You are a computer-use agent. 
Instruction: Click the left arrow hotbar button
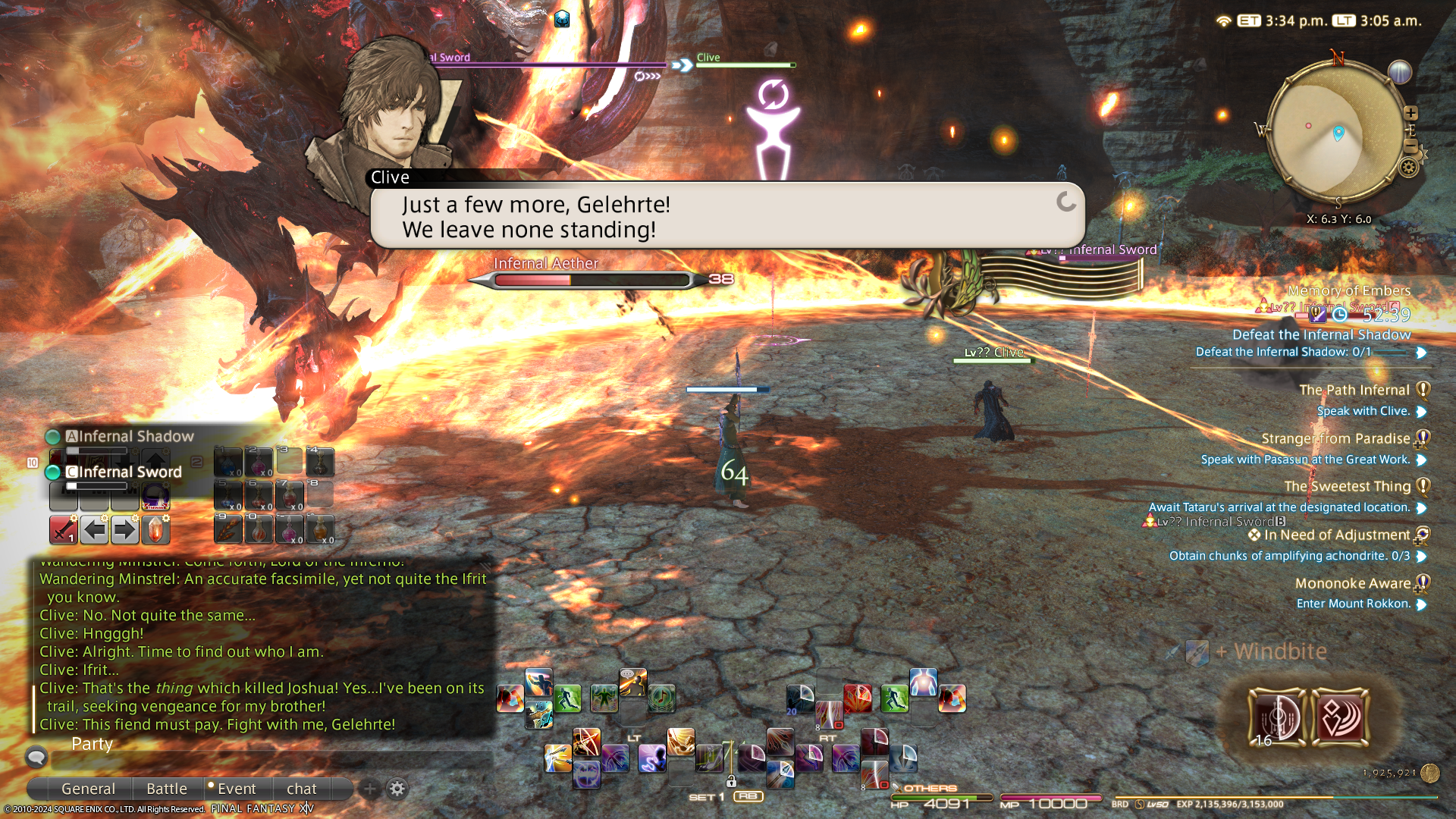[x=94, y=529]
